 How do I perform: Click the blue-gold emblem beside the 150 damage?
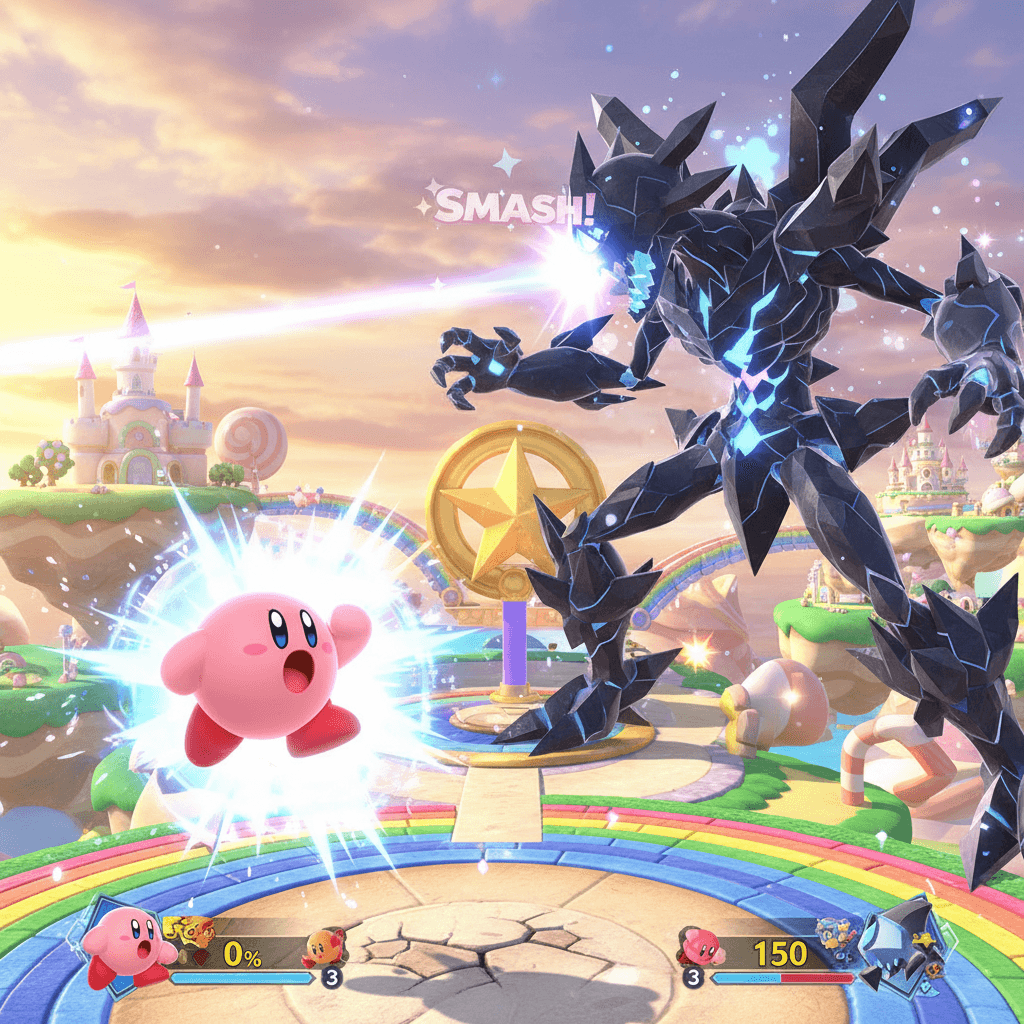(835, 936)
